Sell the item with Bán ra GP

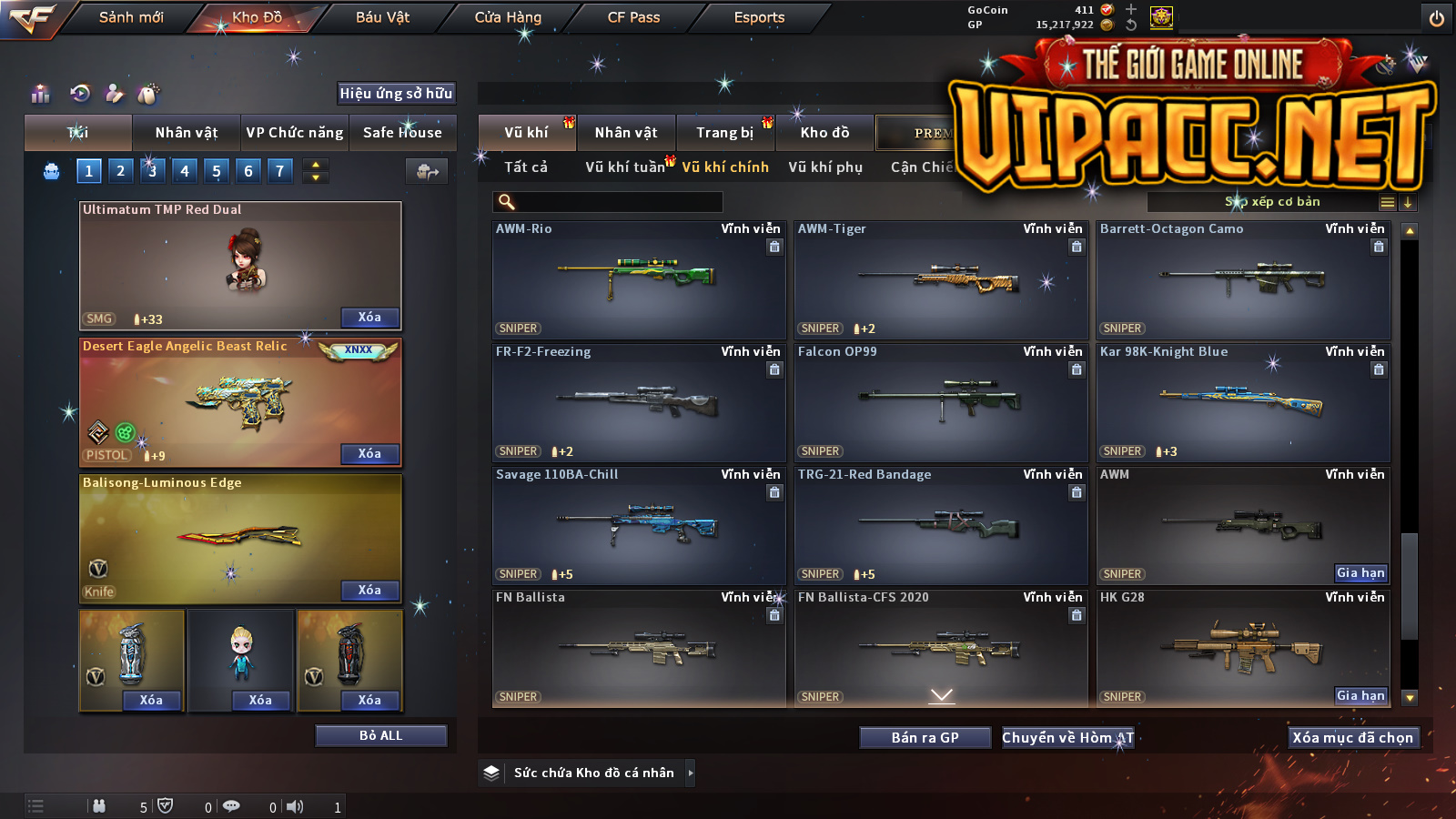(x=925, y=737)
